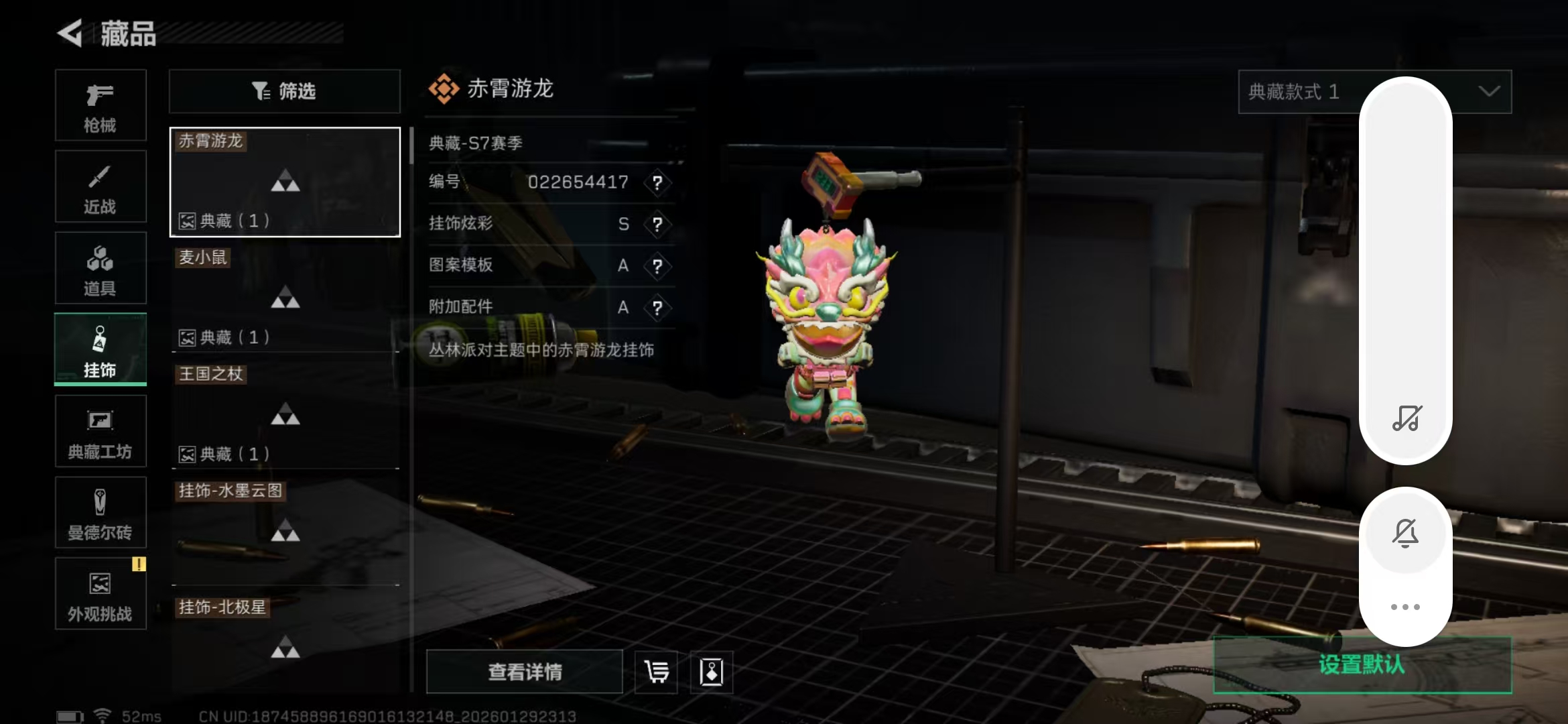Toggle help tooltip for 挂饰炫彩 rating
This screenshot has height=724, width=1568.
pos(659,225)
